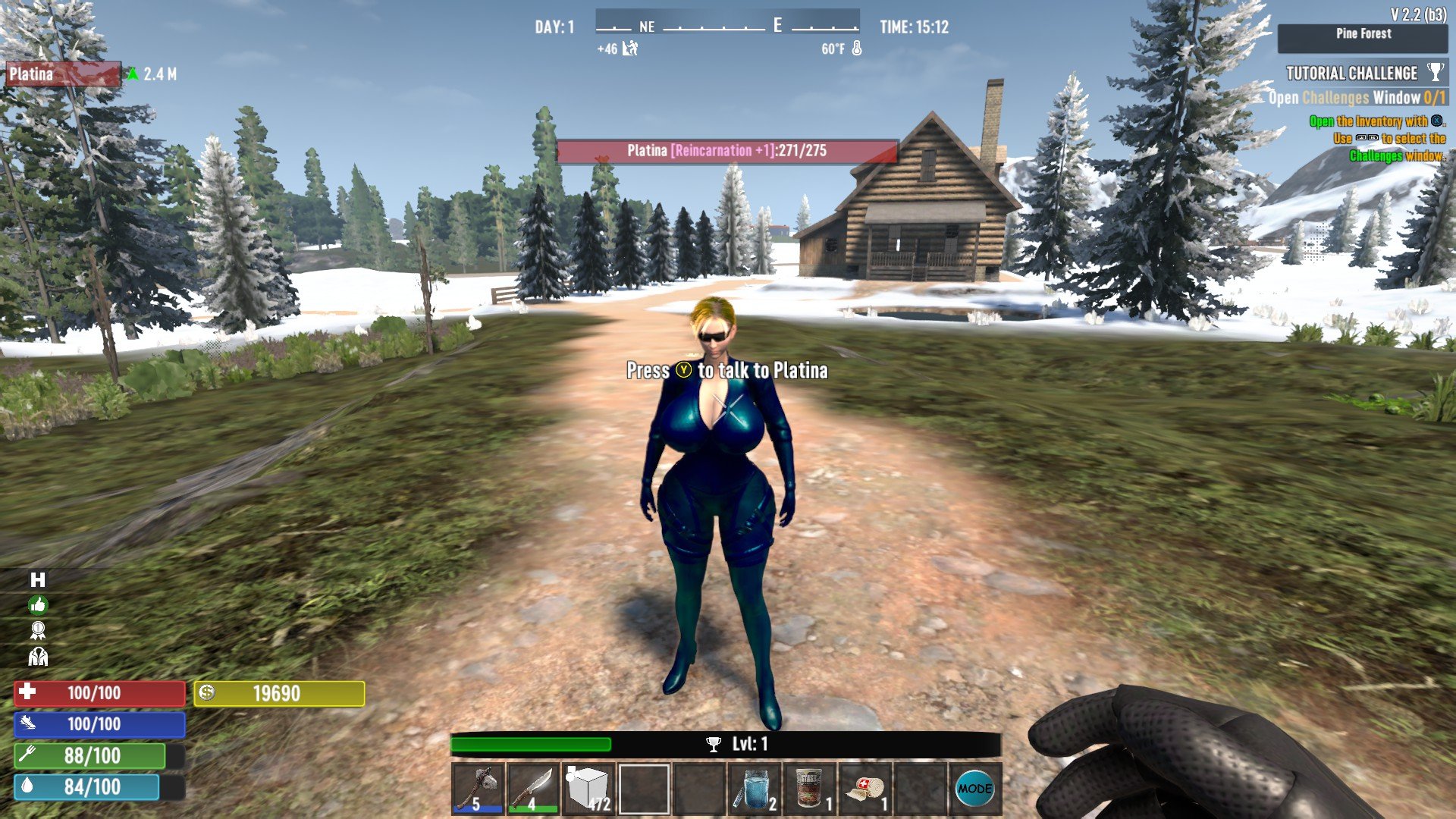
Task: Select the bandage hotbar slot
Action: pos(865,789)
